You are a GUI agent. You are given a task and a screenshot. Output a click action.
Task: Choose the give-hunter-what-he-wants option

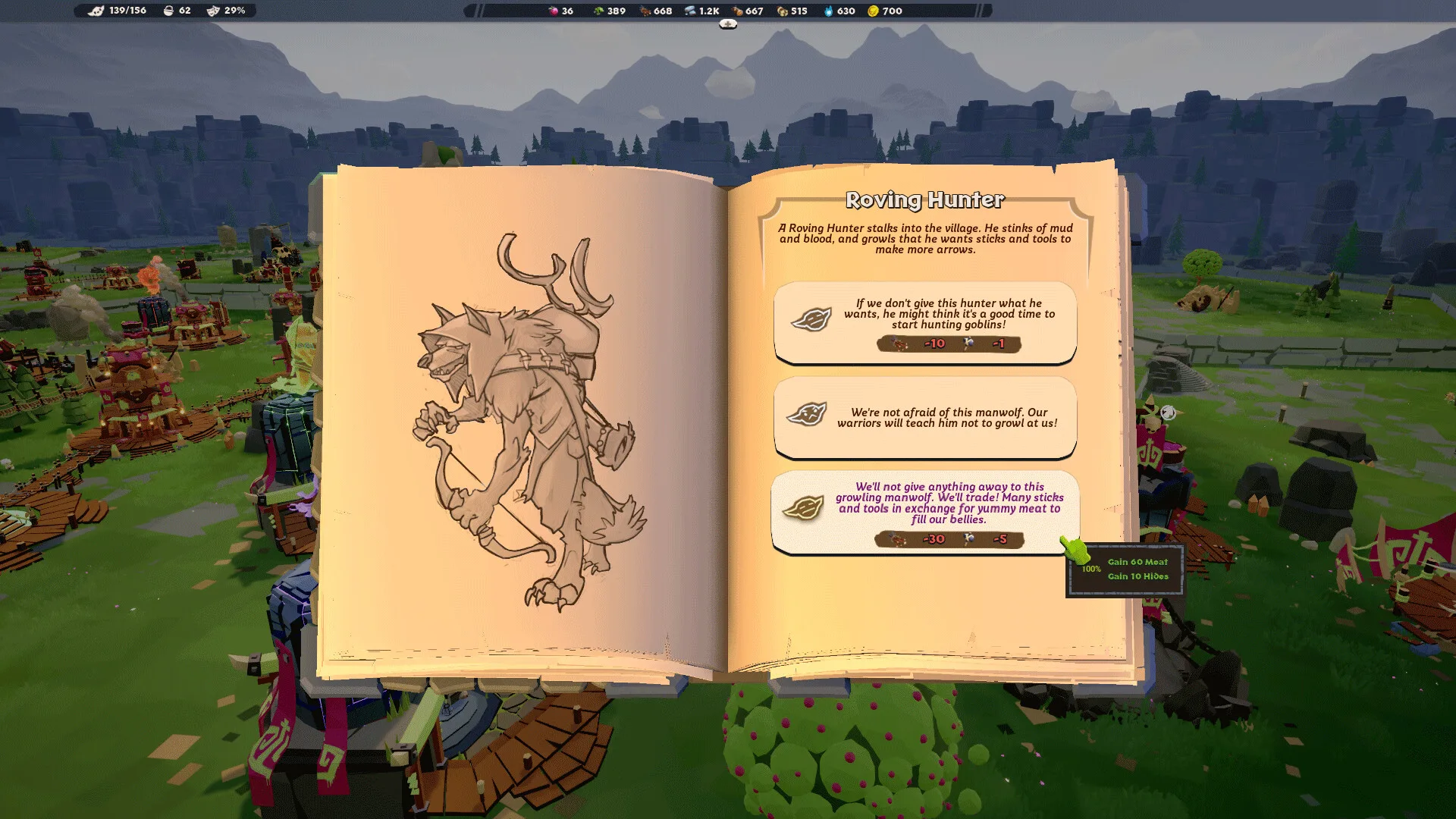click(924, 322)
